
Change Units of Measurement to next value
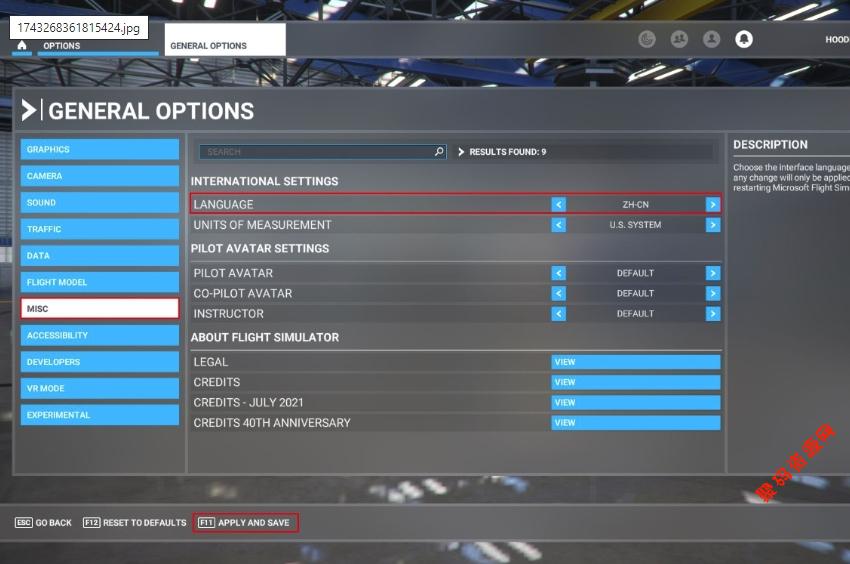point(712,225)
